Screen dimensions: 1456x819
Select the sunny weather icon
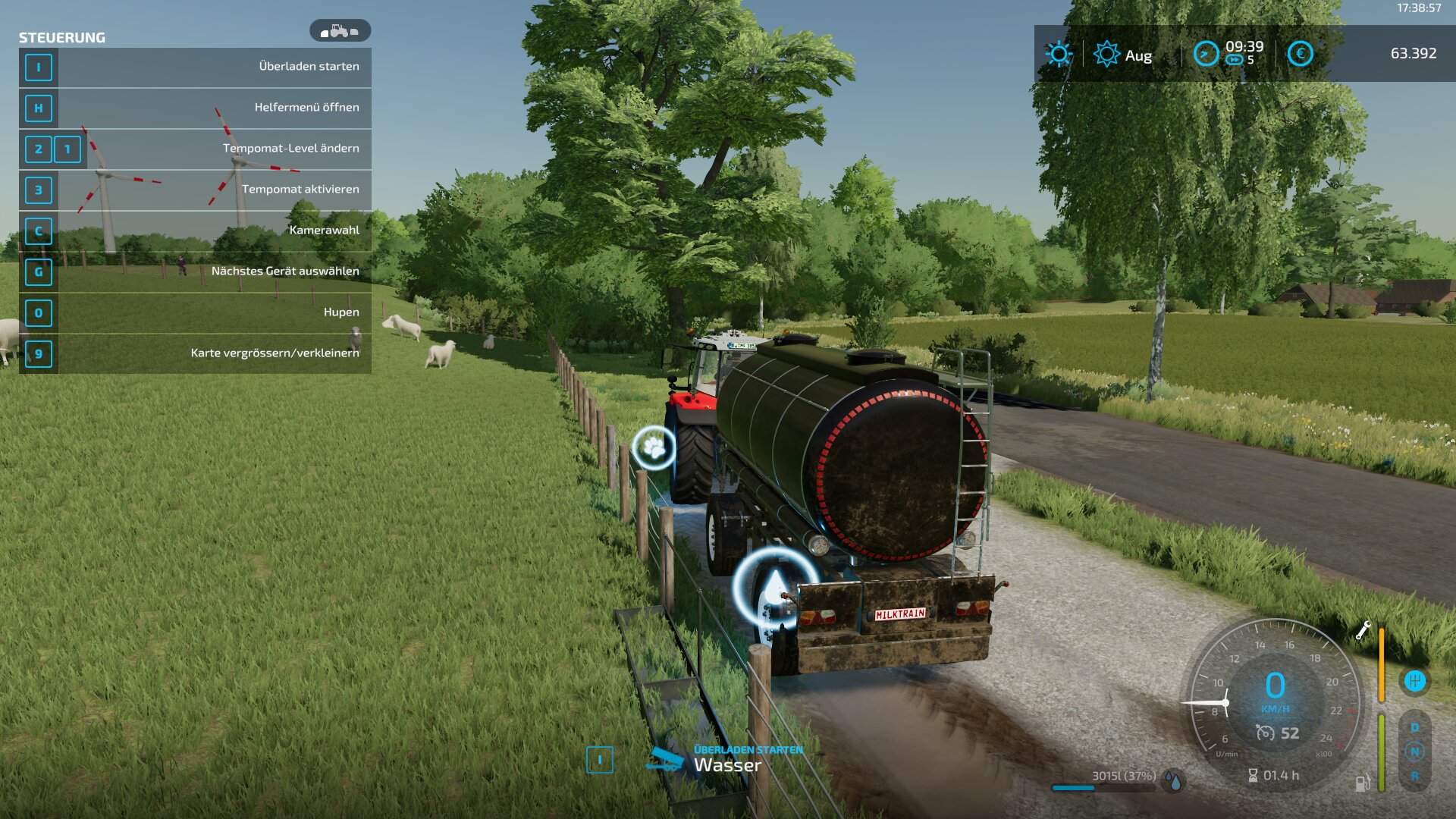1059,54
